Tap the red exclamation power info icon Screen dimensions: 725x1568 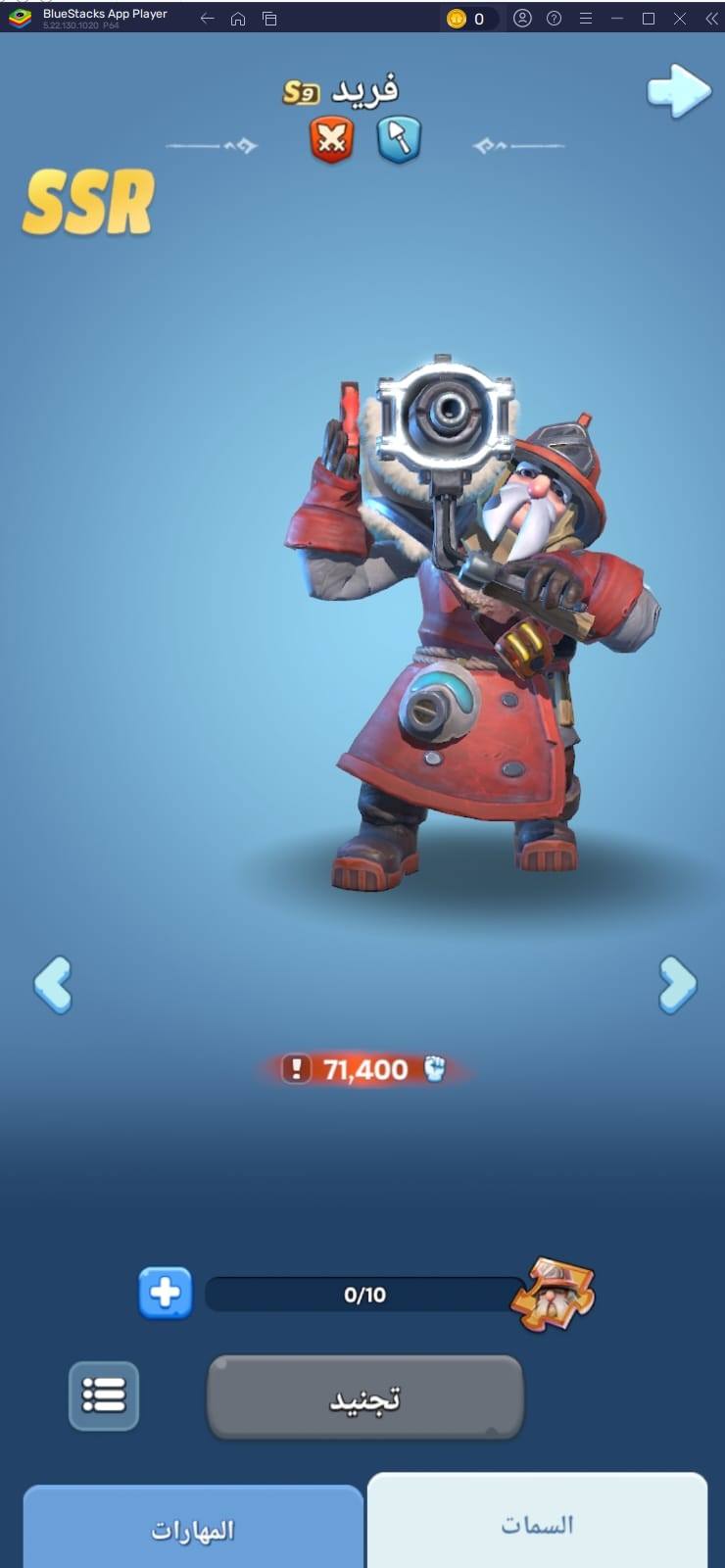coord(296,1068)
